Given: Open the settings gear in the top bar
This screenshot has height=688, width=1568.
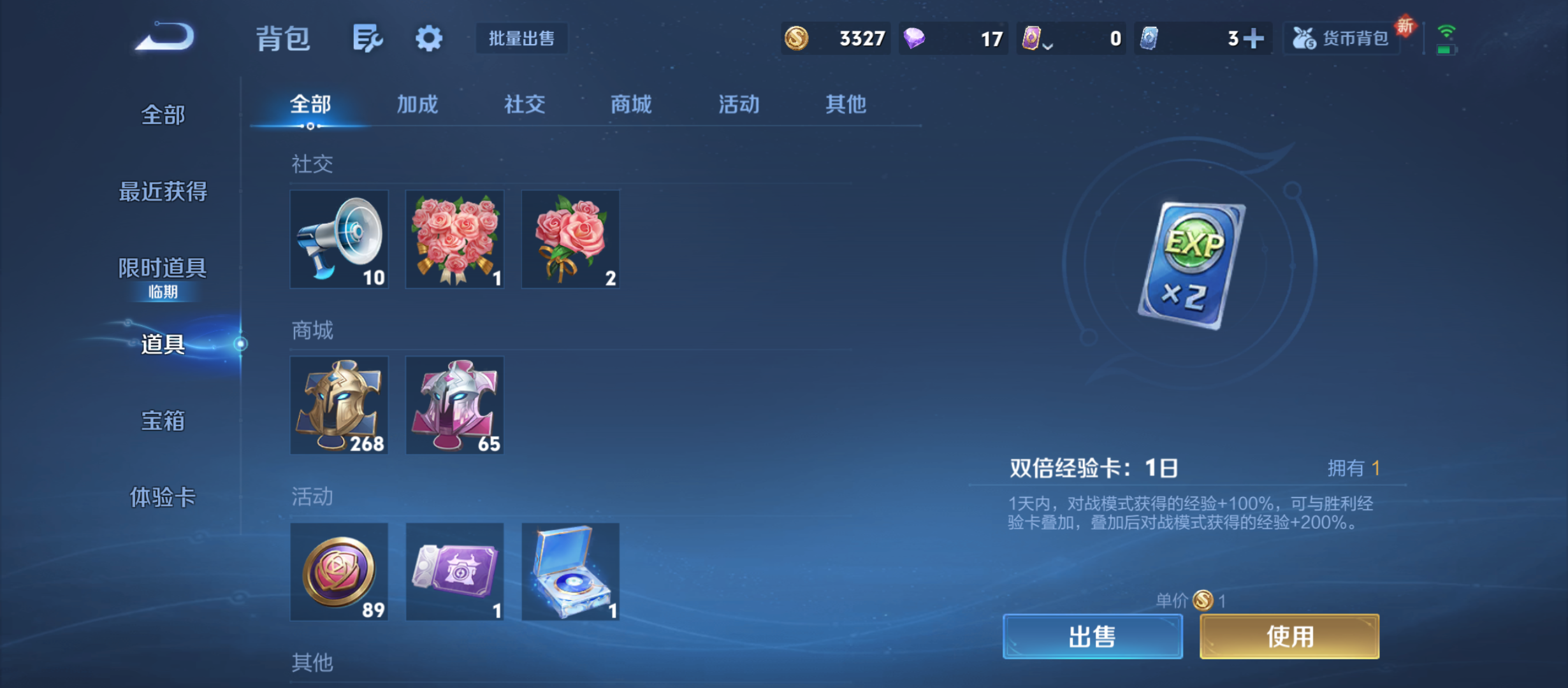Looking at the screenshot, I should coord(428,38).
